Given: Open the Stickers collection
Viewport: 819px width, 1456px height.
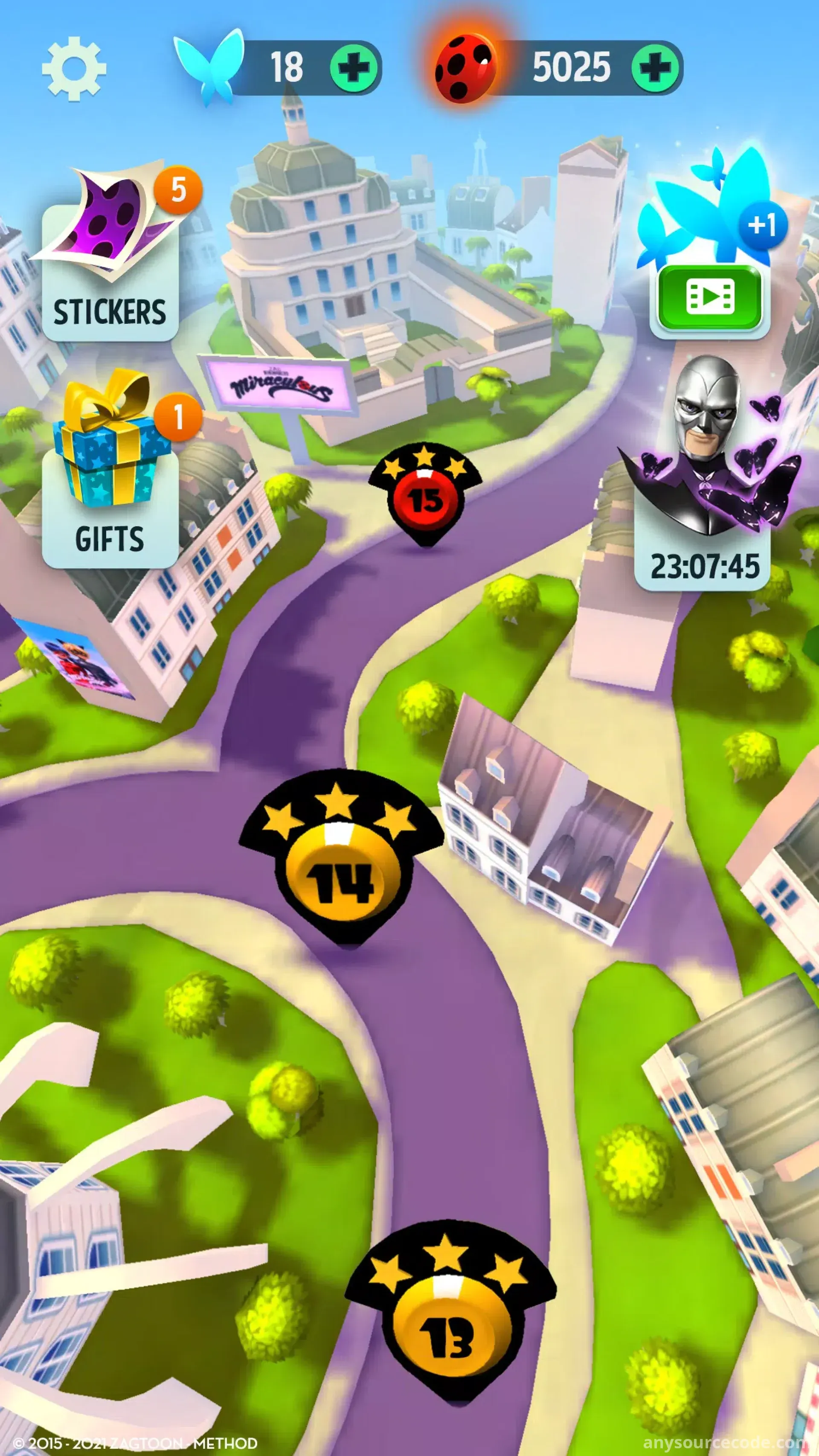Looking at the screenshot, I should pos(110,266).
